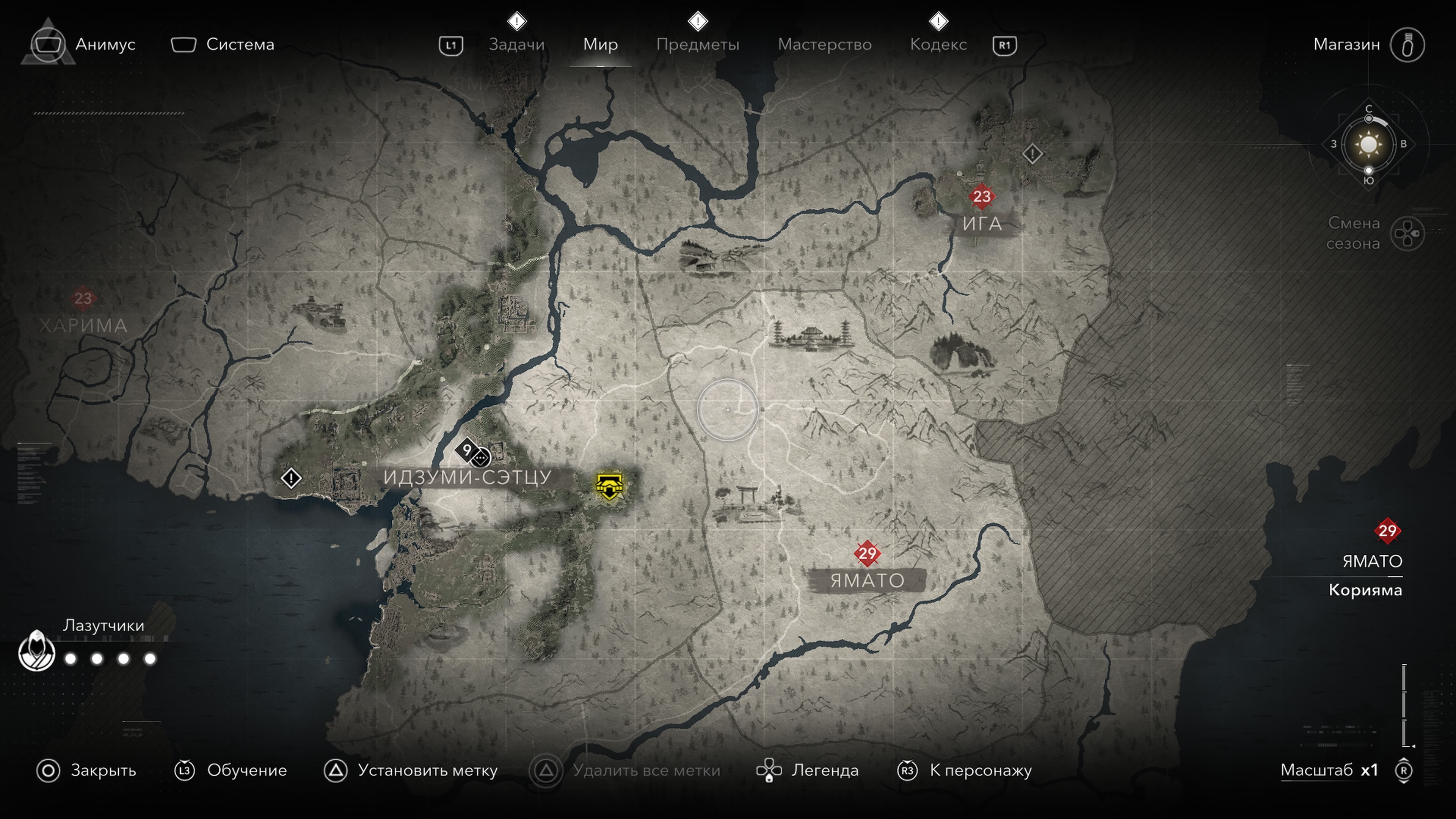The image size is (1456, 819).
Task: Click the Ига region level 23 marker
Action: pyautogui.click(x=982, y=196)
